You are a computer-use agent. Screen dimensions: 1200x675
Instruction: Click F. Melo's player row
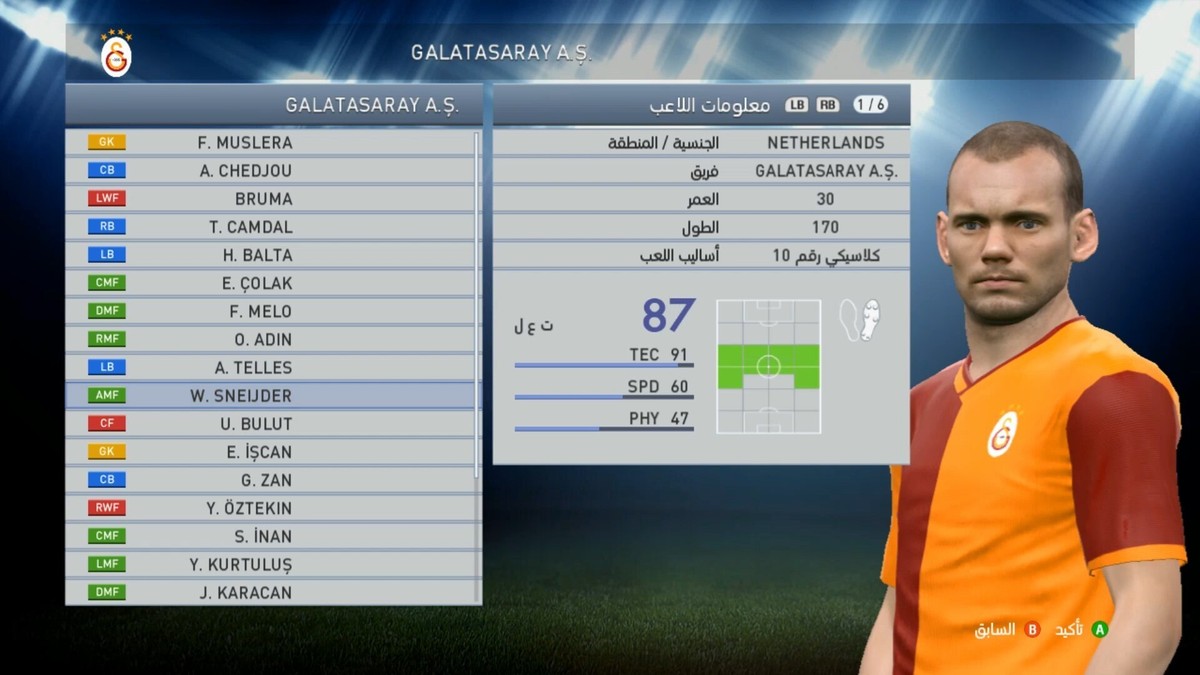260,311
